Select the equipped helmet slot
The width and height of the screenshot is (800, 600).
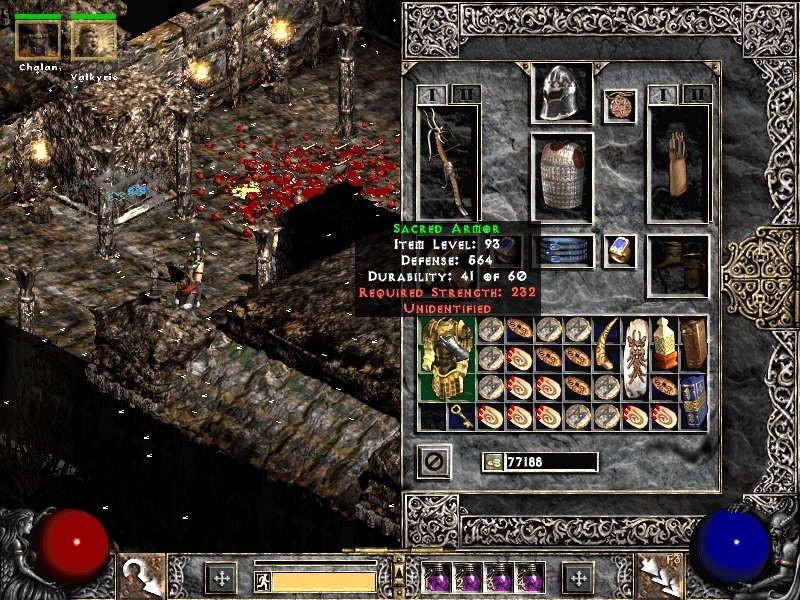tap(561, 94)
